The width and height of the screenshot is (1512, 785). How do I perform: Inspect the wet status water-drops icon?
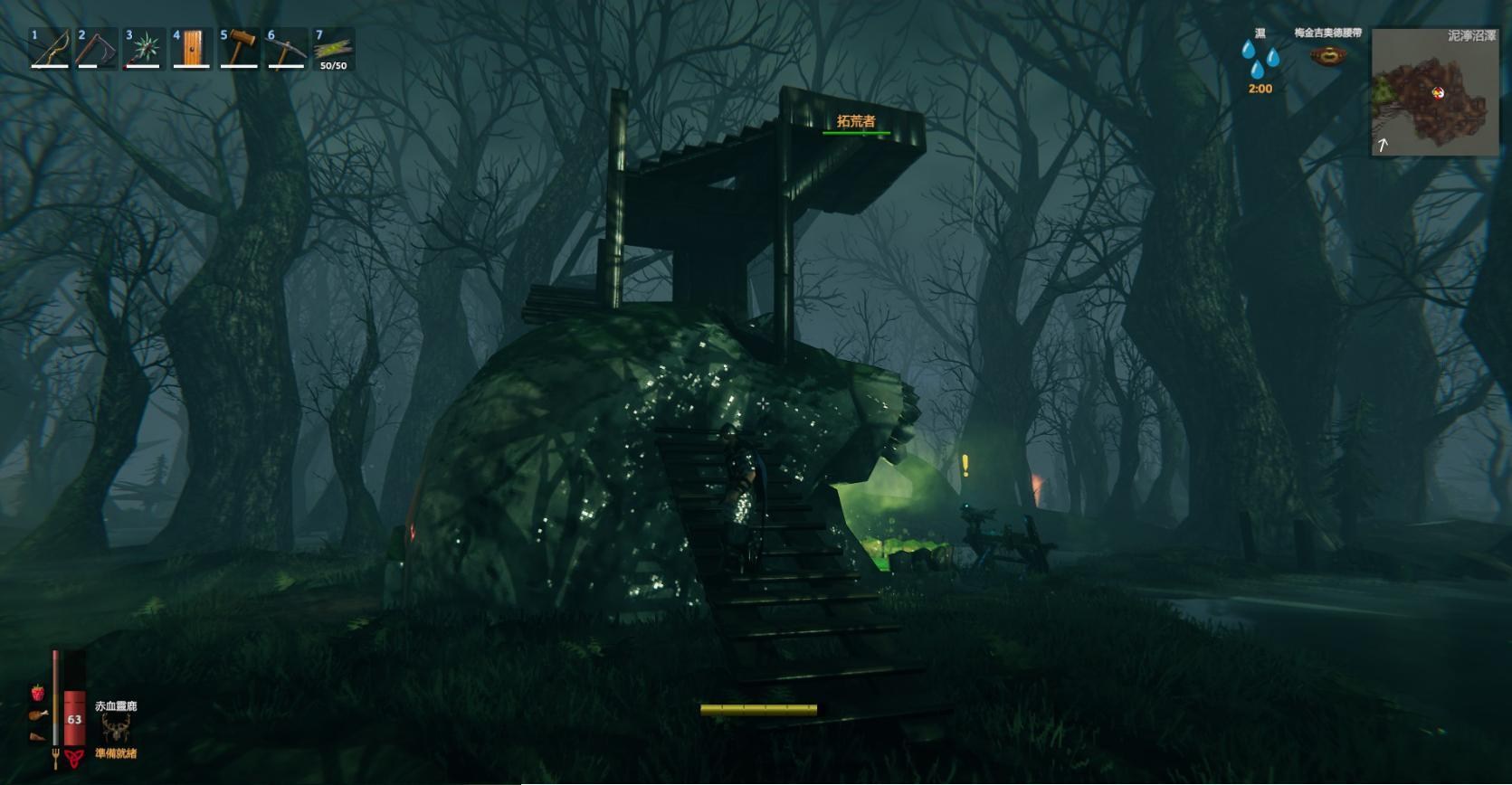(1260, 60)
